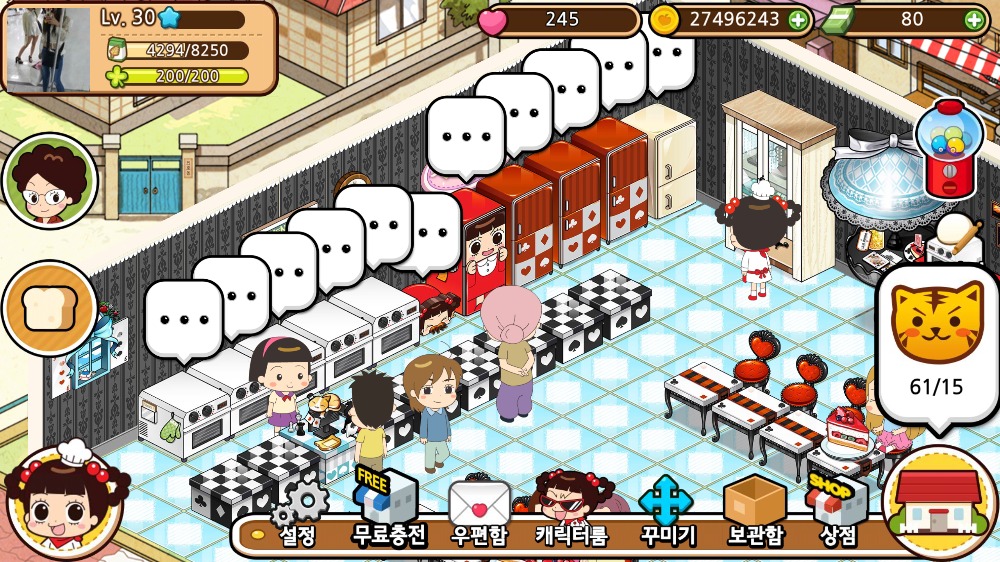
Task: Open the gumball machine icon
Action: tap(949, 148)
